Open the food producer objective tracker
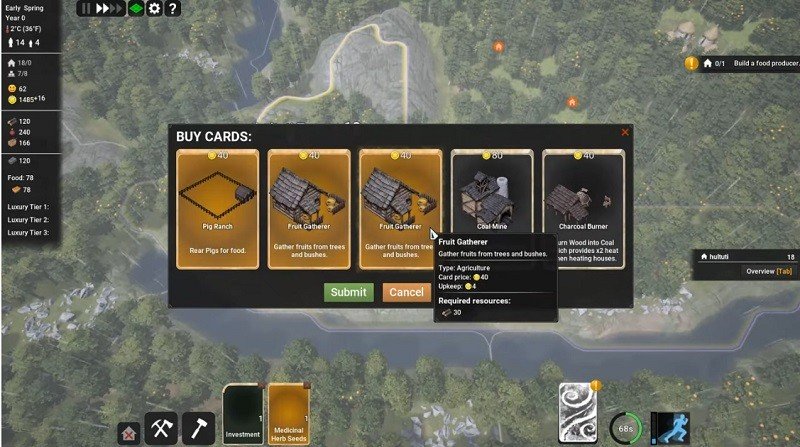Screen dimensions: 800x447 click(740, 64)
